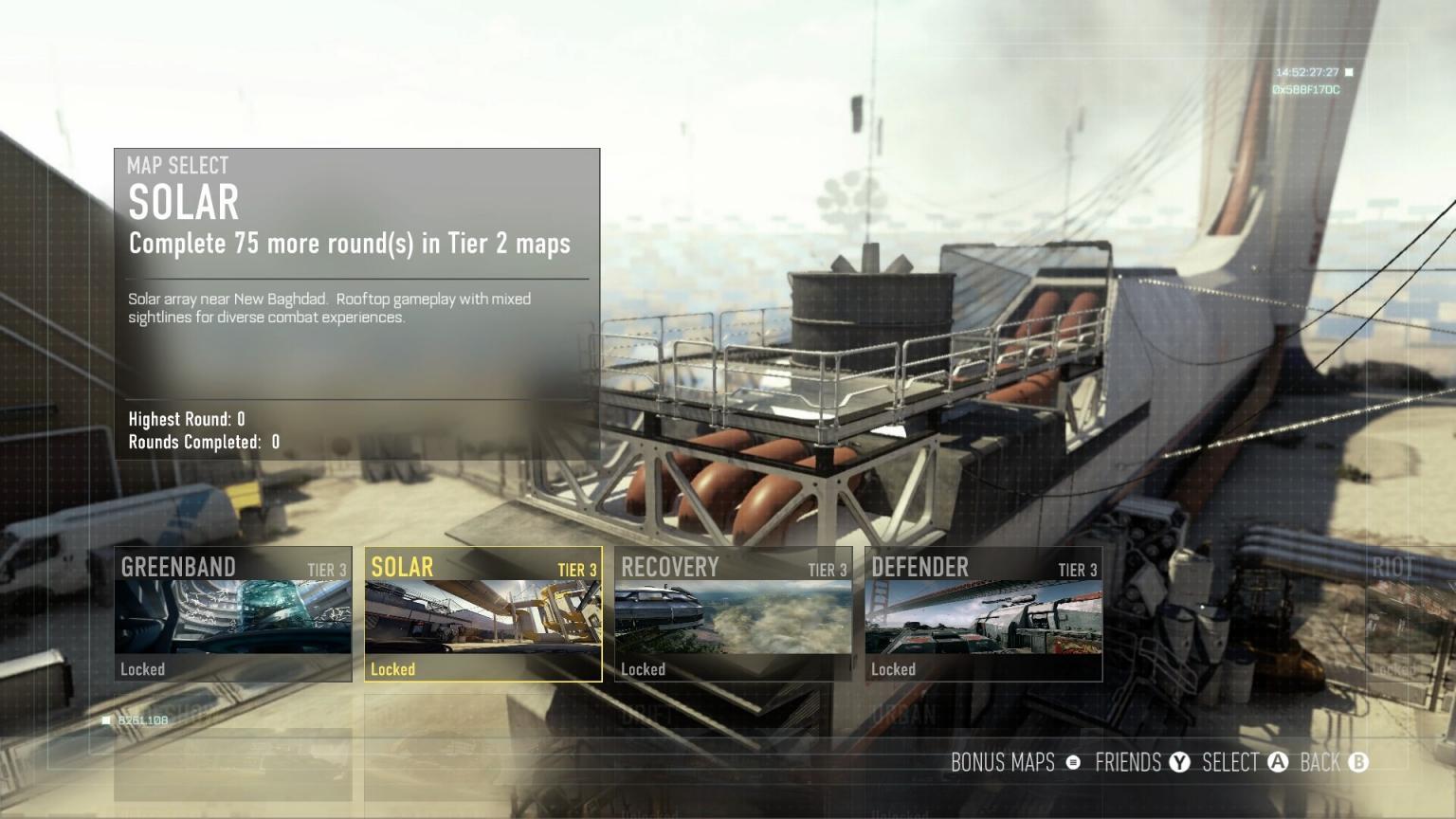Click the Bonus Maps circular menu icon
The width and height of the screenshot is (1456, 819).
pyautogui.click(x=1072, y=763)
